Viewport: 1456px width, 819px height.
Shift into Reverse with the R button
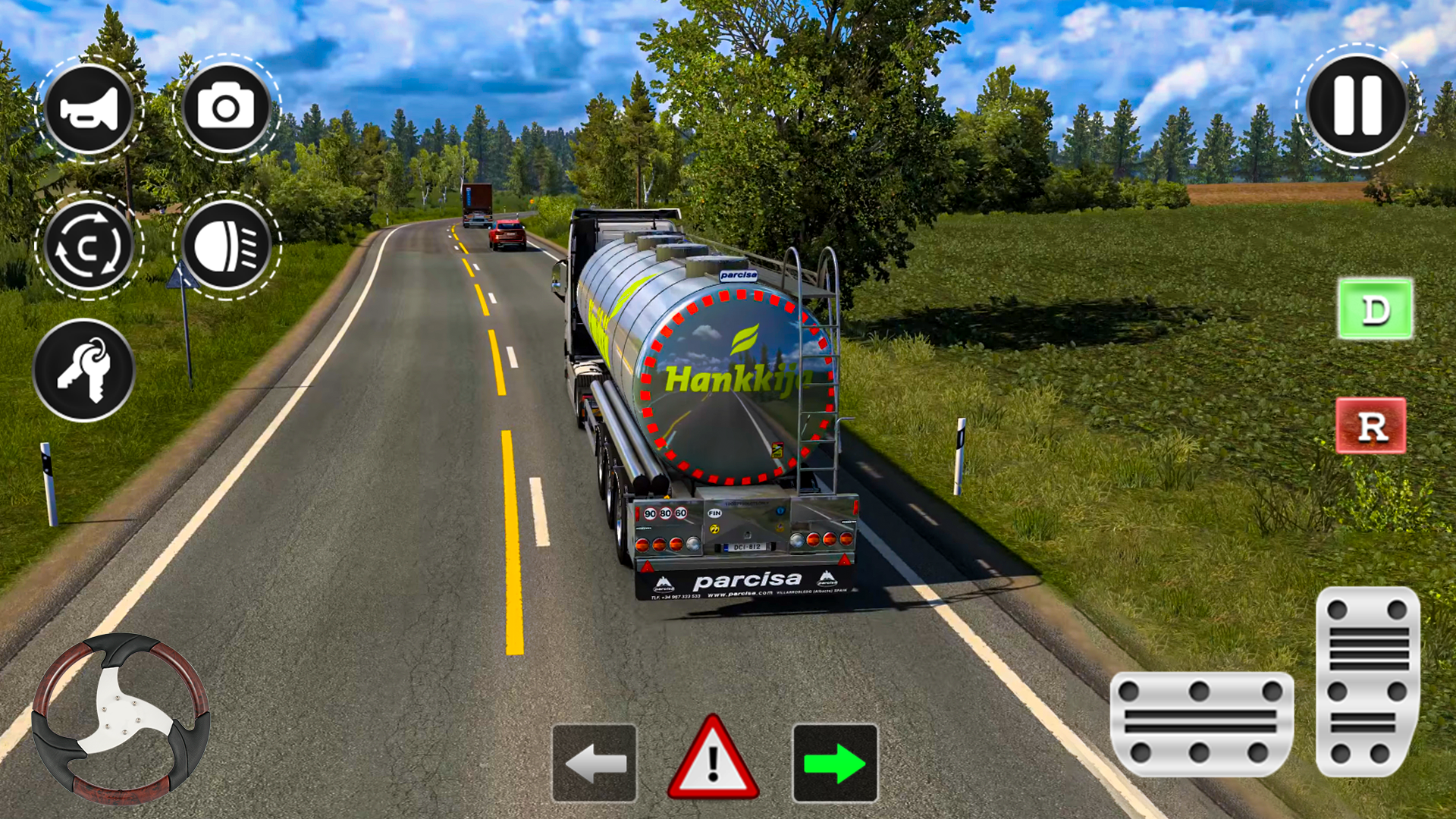(x=1372, y=426)
